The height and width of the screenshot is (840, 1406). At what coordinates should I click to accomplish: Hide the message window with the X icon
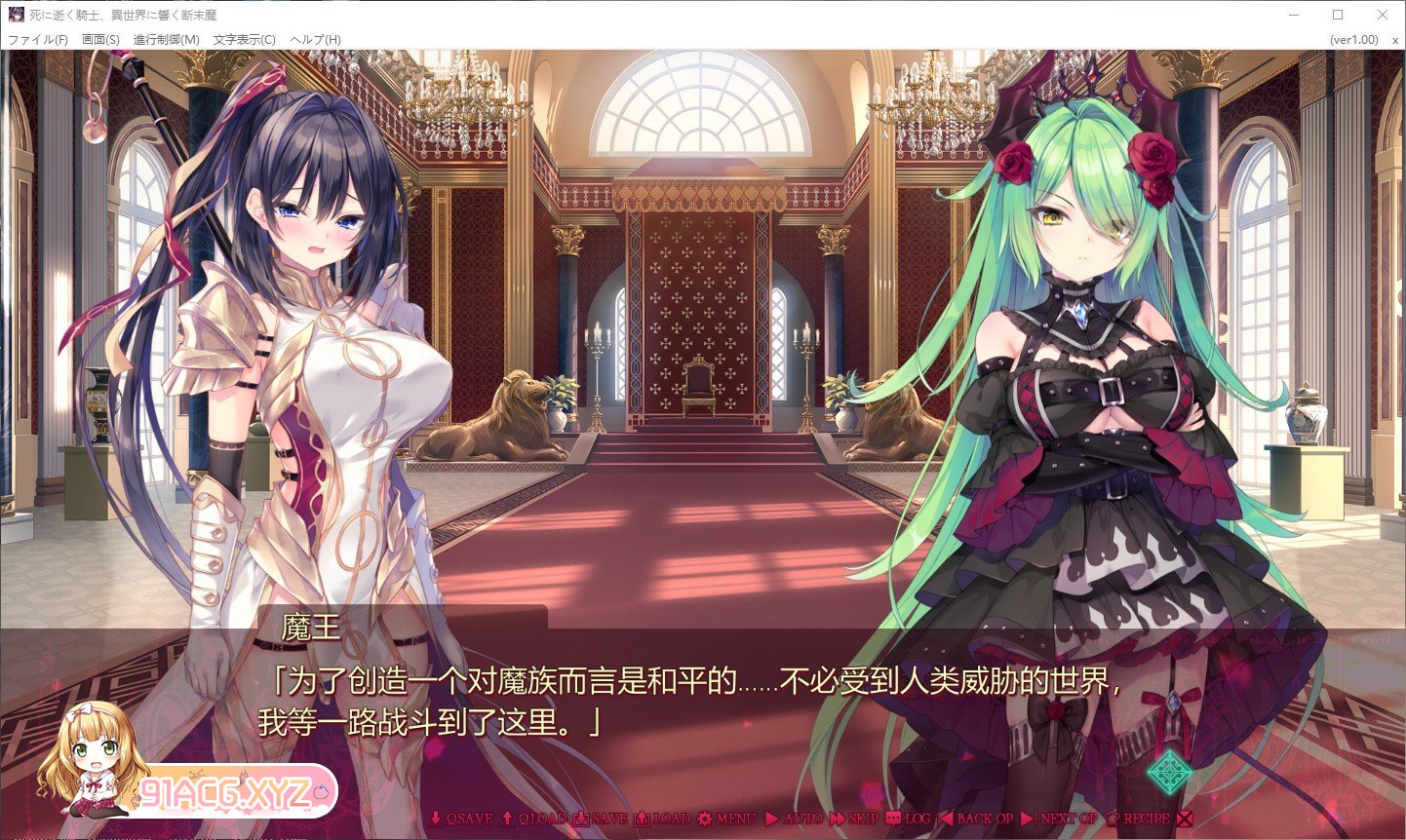pos(1184,820)
